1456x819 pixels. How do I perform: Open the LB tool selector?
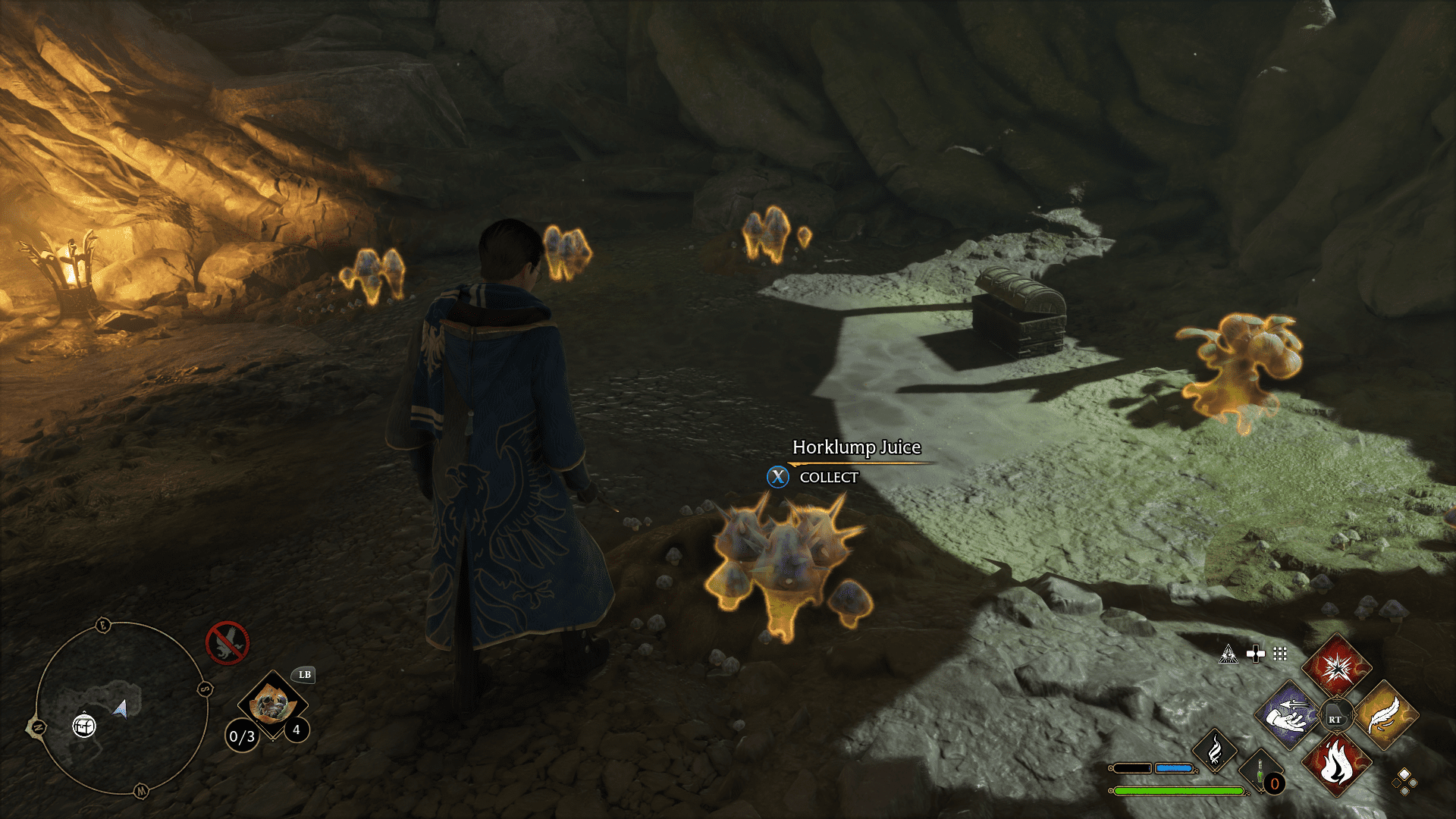click(304, 675)
